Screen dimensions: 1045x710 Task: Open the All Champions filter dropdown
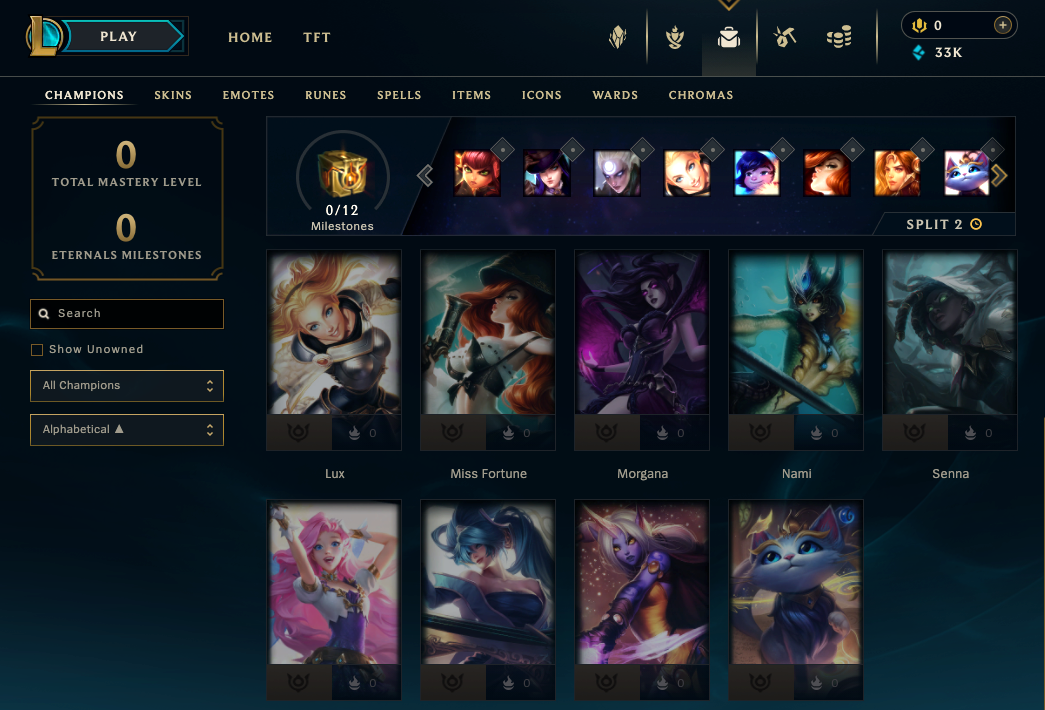[127, 386]
